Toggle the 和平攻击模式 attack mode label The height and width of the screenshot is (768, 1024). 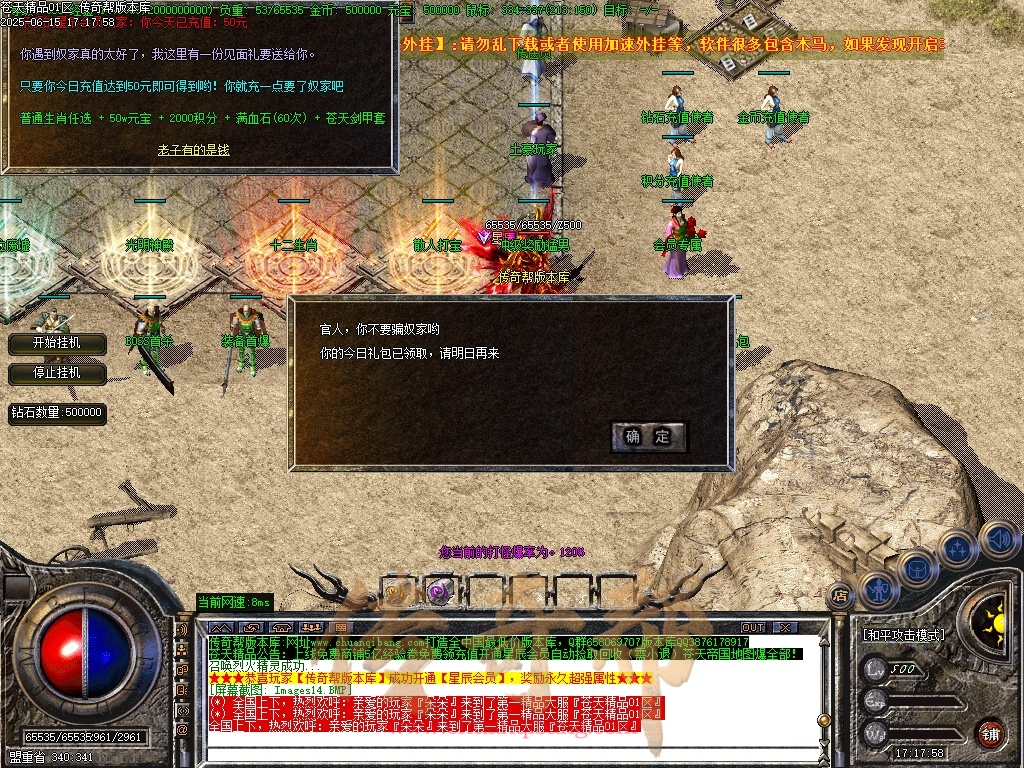[903, 635]
